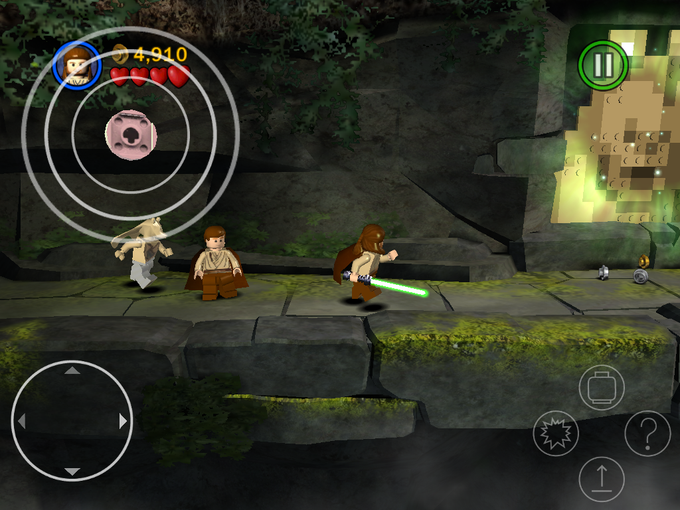Attack using the burst icon button
Viewport: 680px width, 510px height.
556,433
